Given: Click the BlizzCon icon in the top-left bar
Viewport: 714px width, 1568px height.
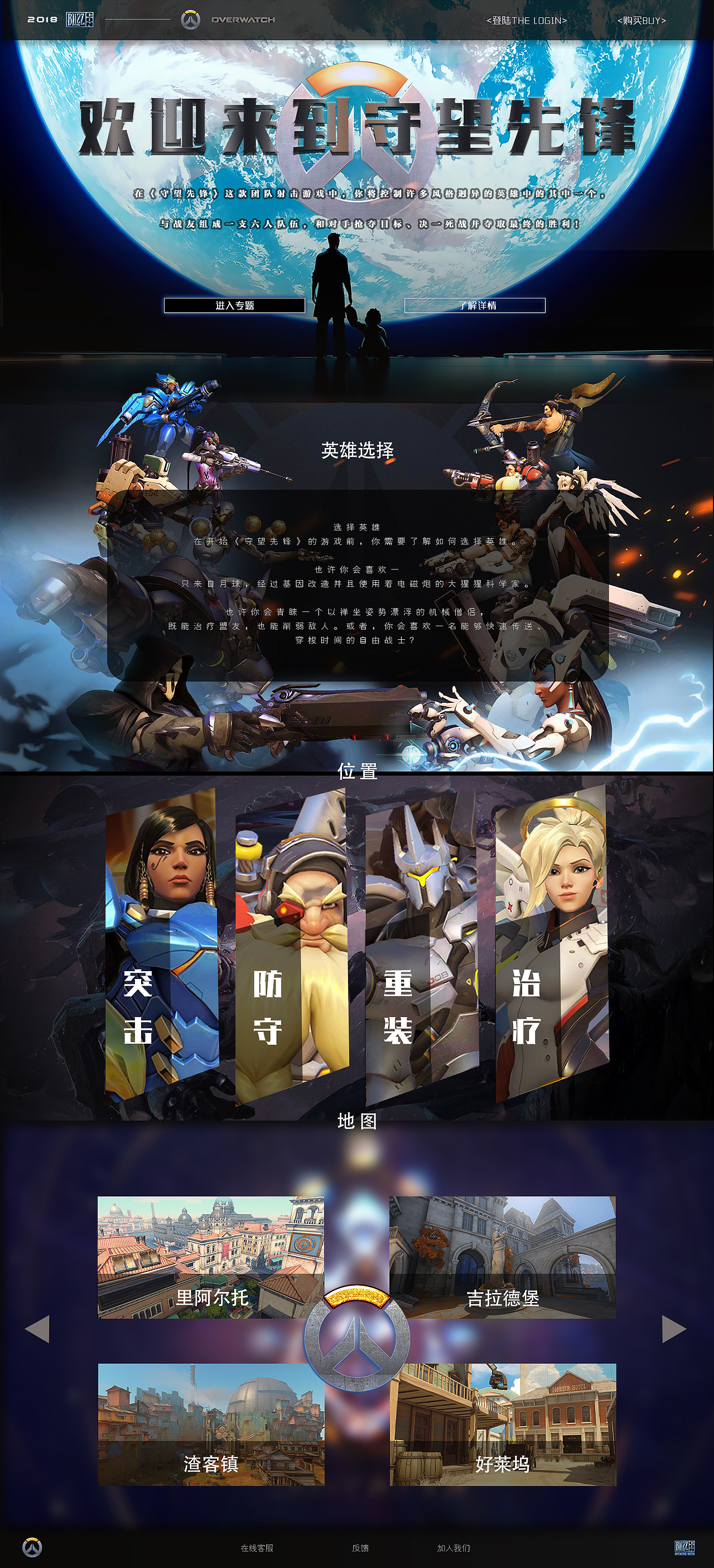Looking at the screenshot, I should tap(80, 19).
